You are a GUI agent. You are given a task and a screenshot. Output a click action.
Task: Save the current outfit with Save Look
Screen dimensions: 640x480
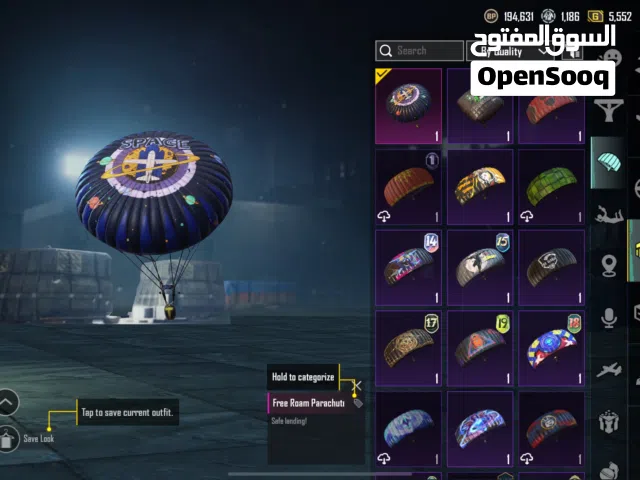pos(9,437)
